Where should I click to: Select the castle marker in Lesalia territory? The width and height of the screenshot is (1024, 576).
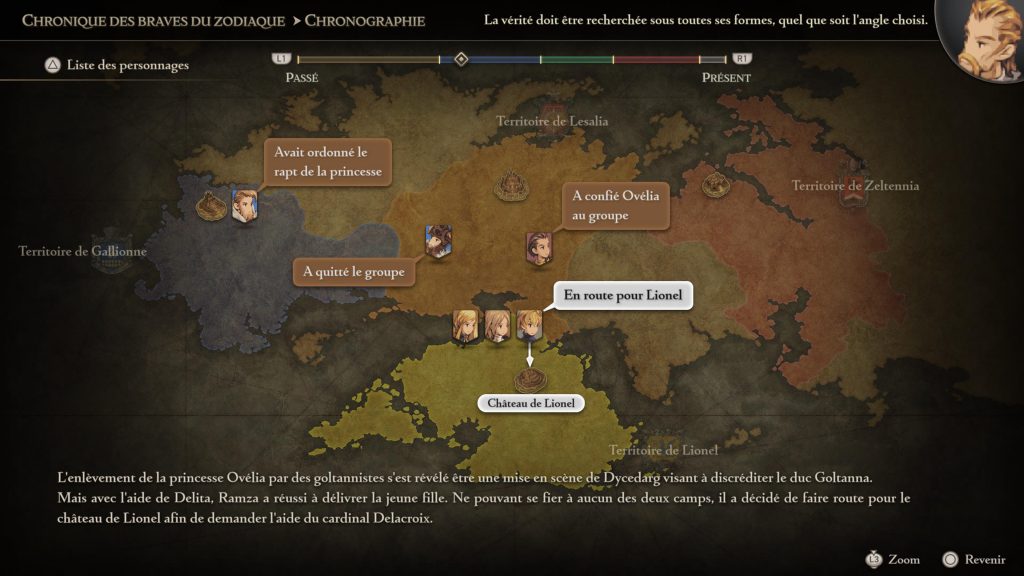pyautogui.click(x=512, y=185)
